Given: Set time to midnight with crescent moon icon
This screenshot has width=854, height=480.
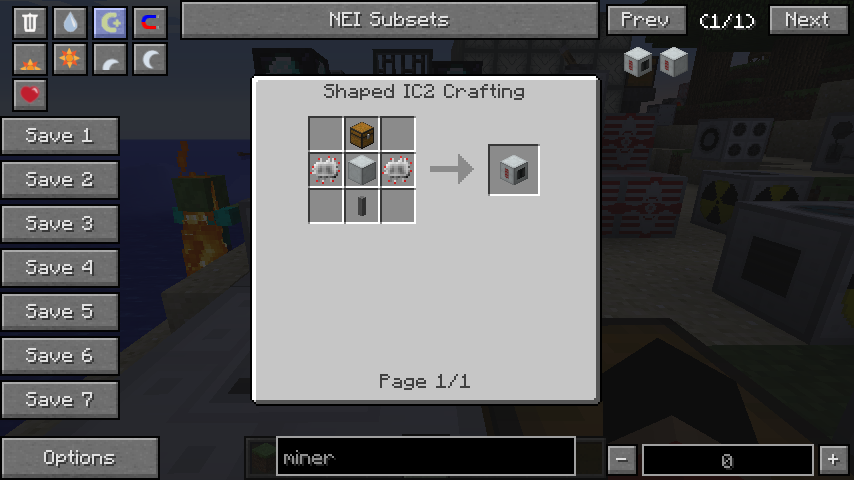Looking at the screenshot, I should (150, 60).
